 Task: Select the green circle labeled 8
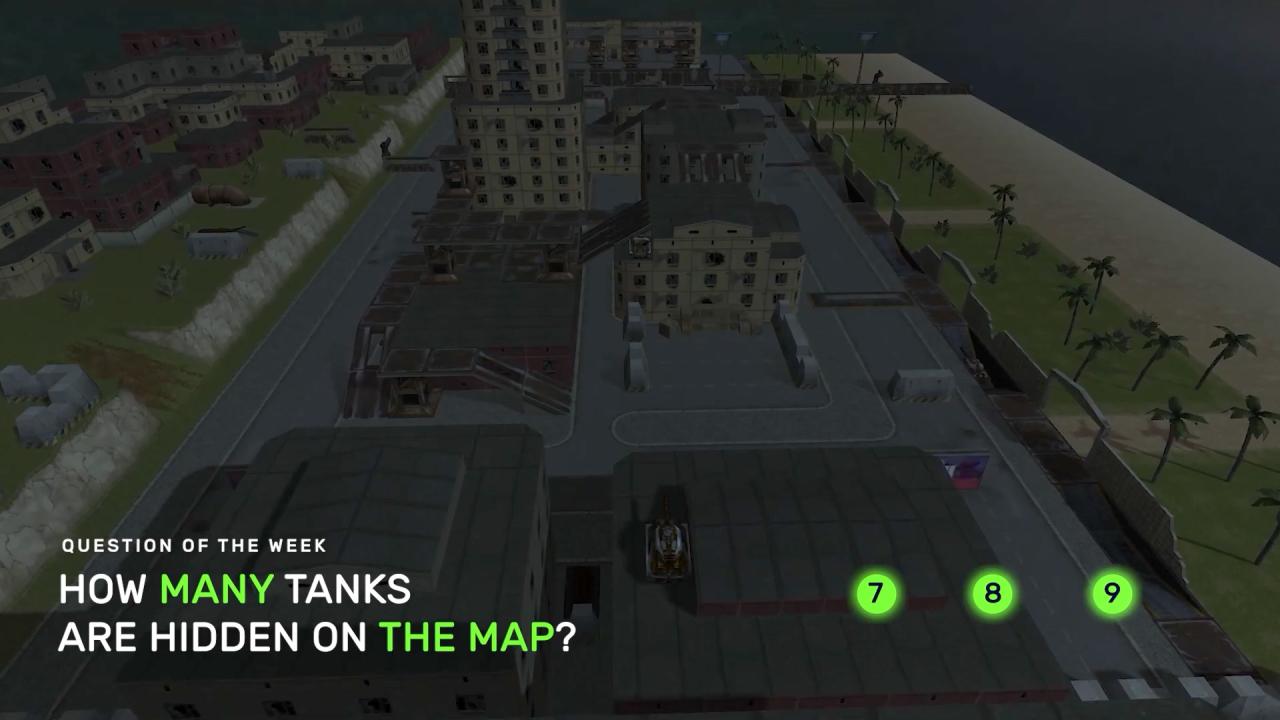(992, 594)
